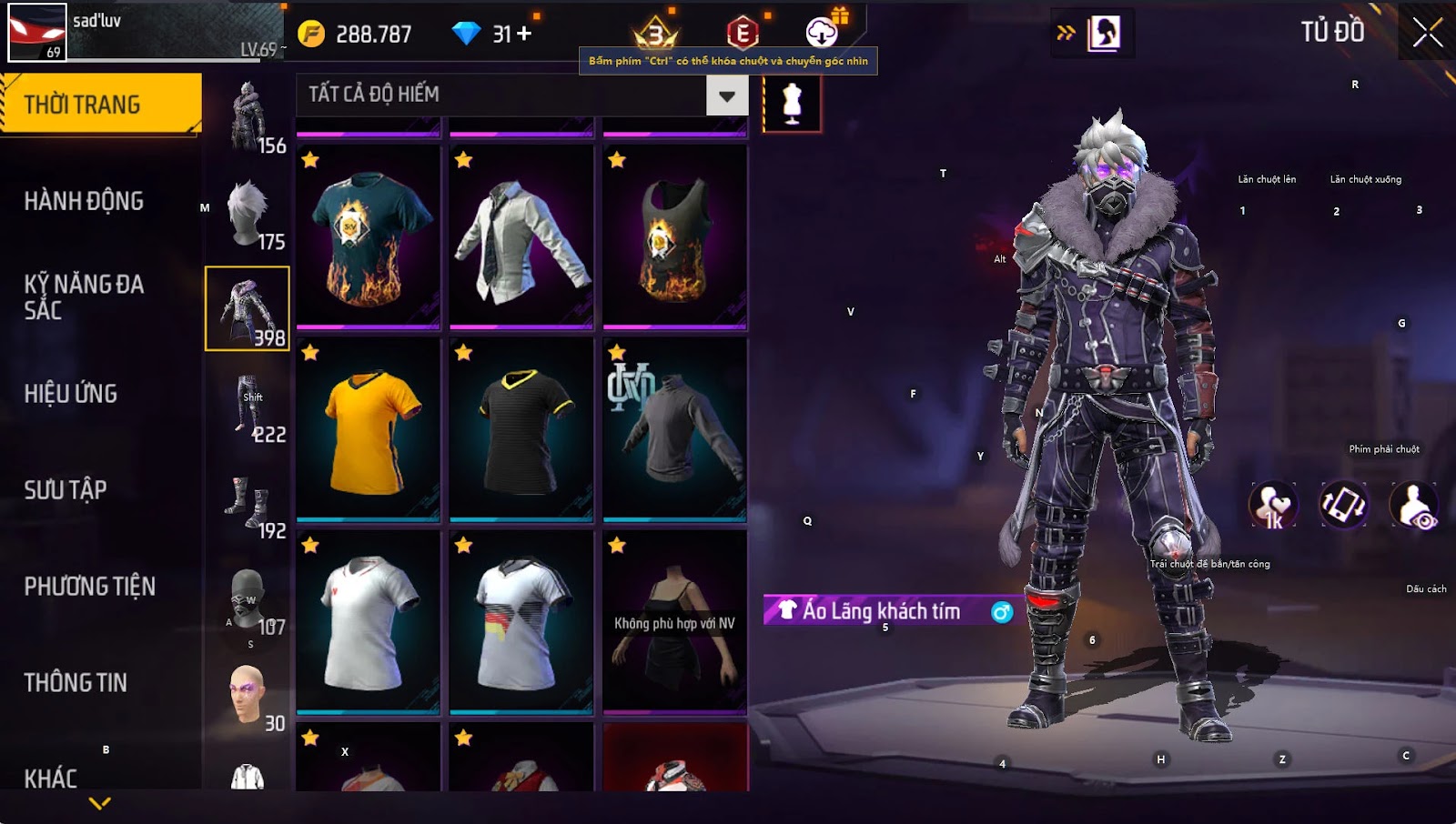The width and height of the screenshot is (1456, 824).
Task: Select the flaming blue t-shirt item
Action: 369,236
